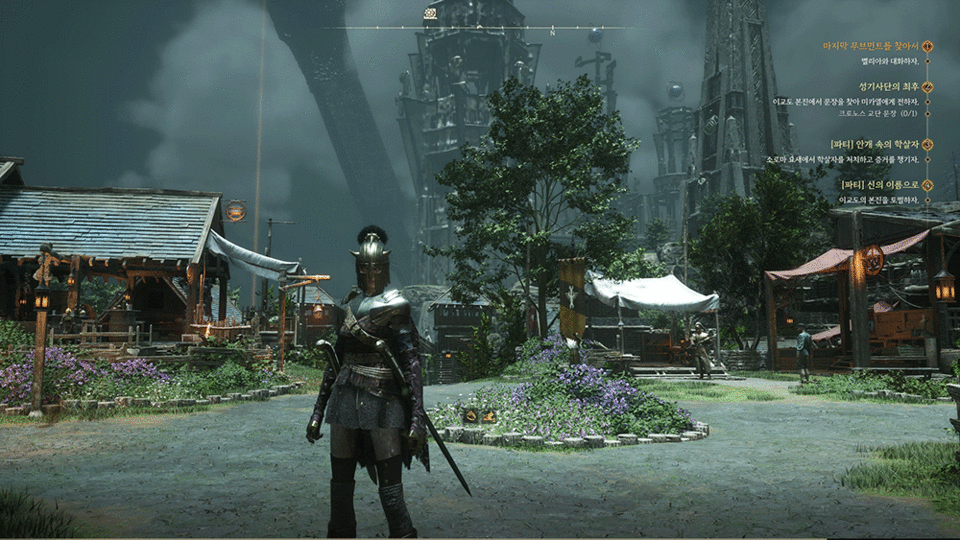Open the '[파티] 신의 이름으로' quest
Viewport: 960px width, 540px height.
click(x=879, y=185)
